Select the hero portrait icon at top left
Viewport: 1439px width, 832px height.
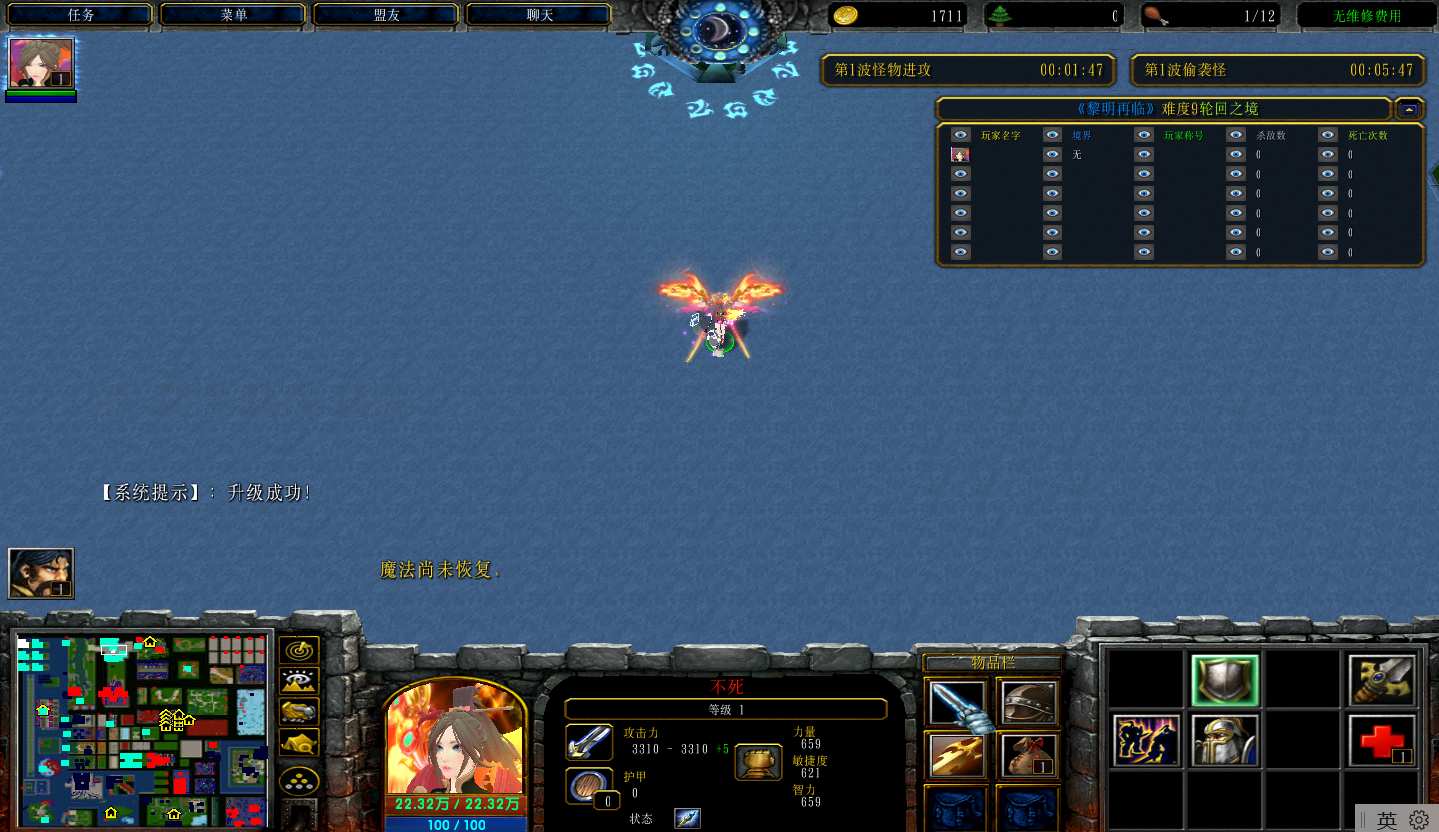point(41,64)
